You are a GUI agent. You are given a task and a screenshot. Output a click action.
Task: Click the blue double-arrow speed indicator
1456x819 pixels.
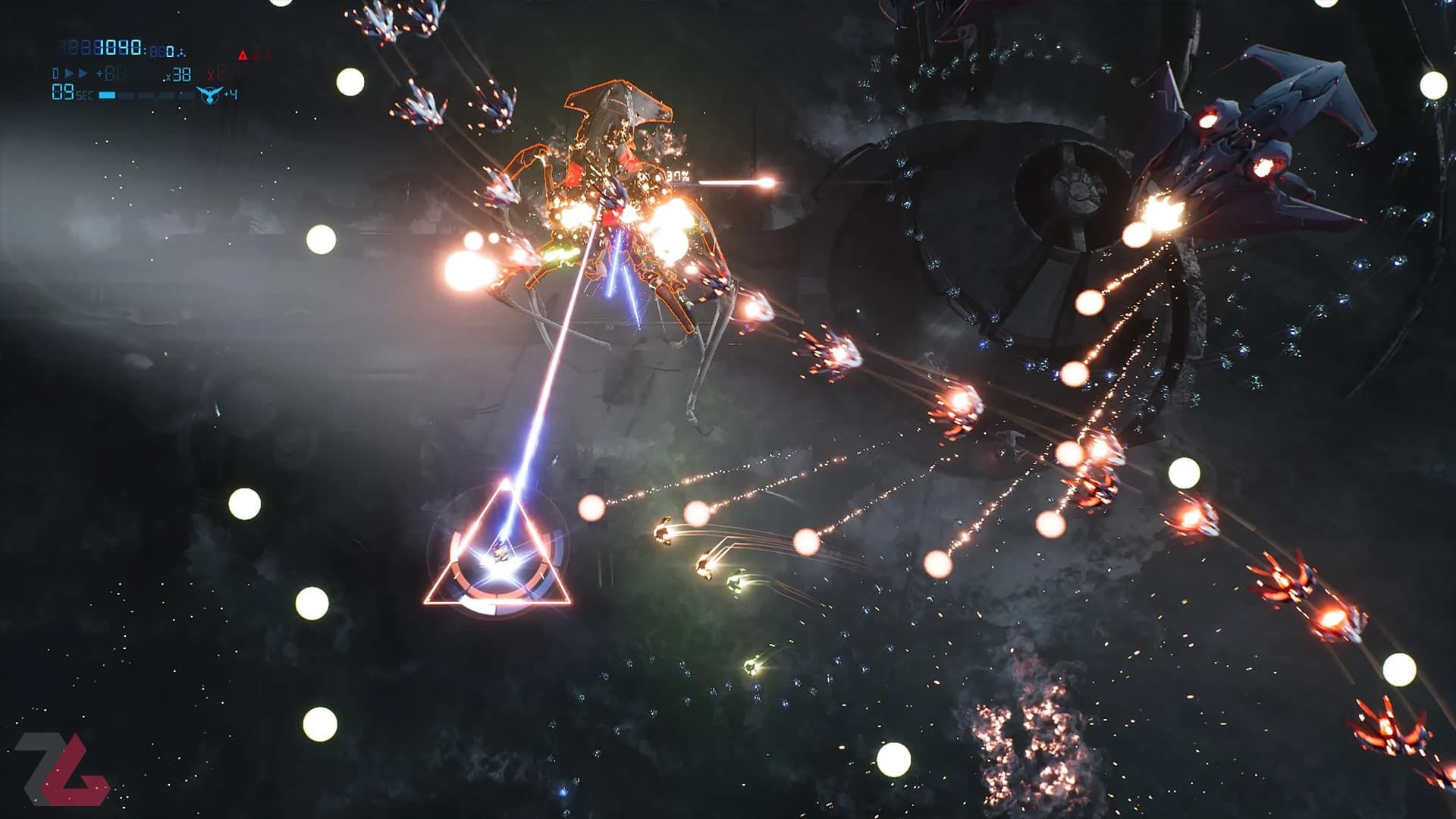point(77,74)
